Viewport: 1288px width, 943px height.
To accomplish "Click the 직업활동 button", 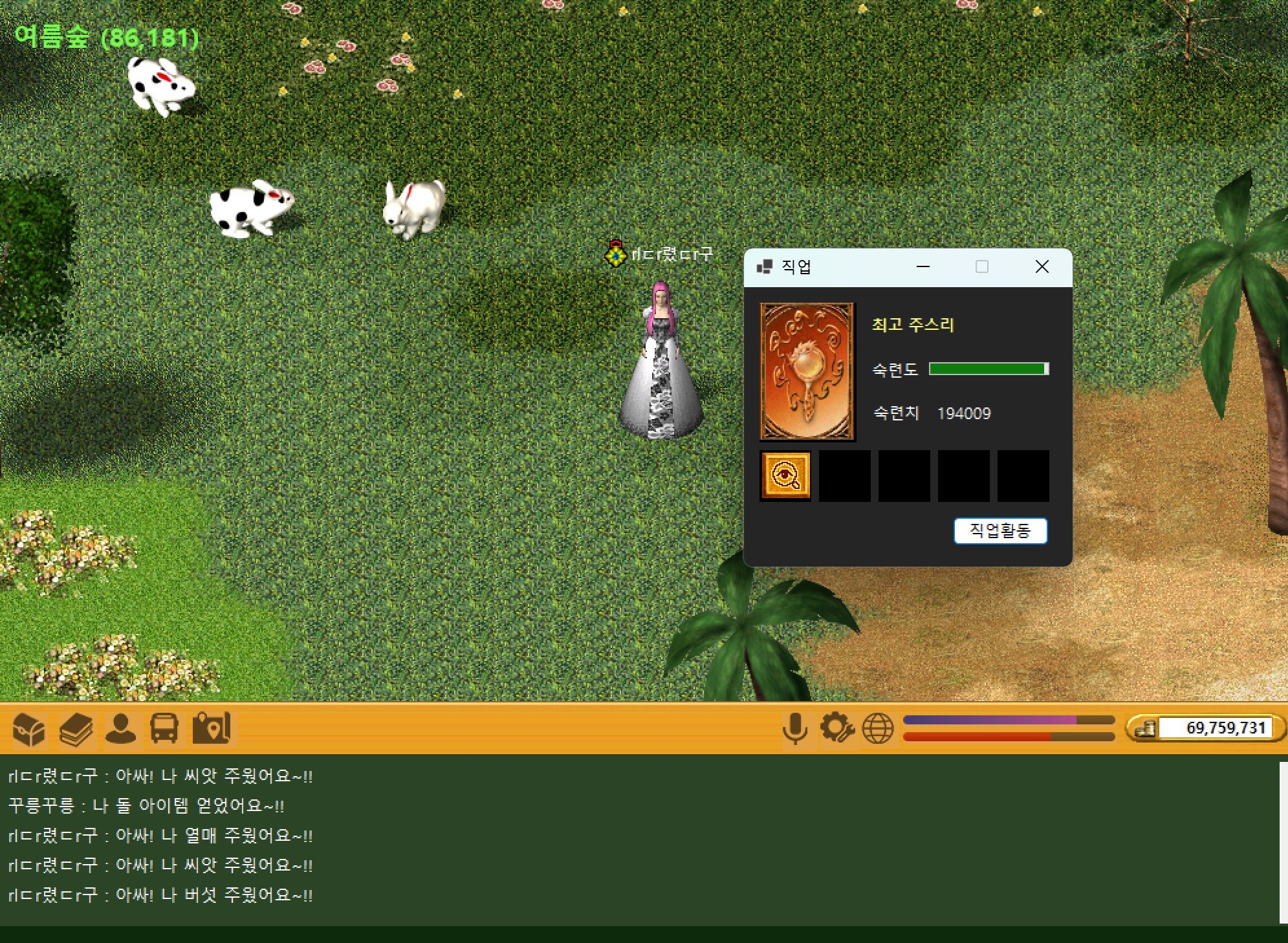I will click(x=999, y=531).
